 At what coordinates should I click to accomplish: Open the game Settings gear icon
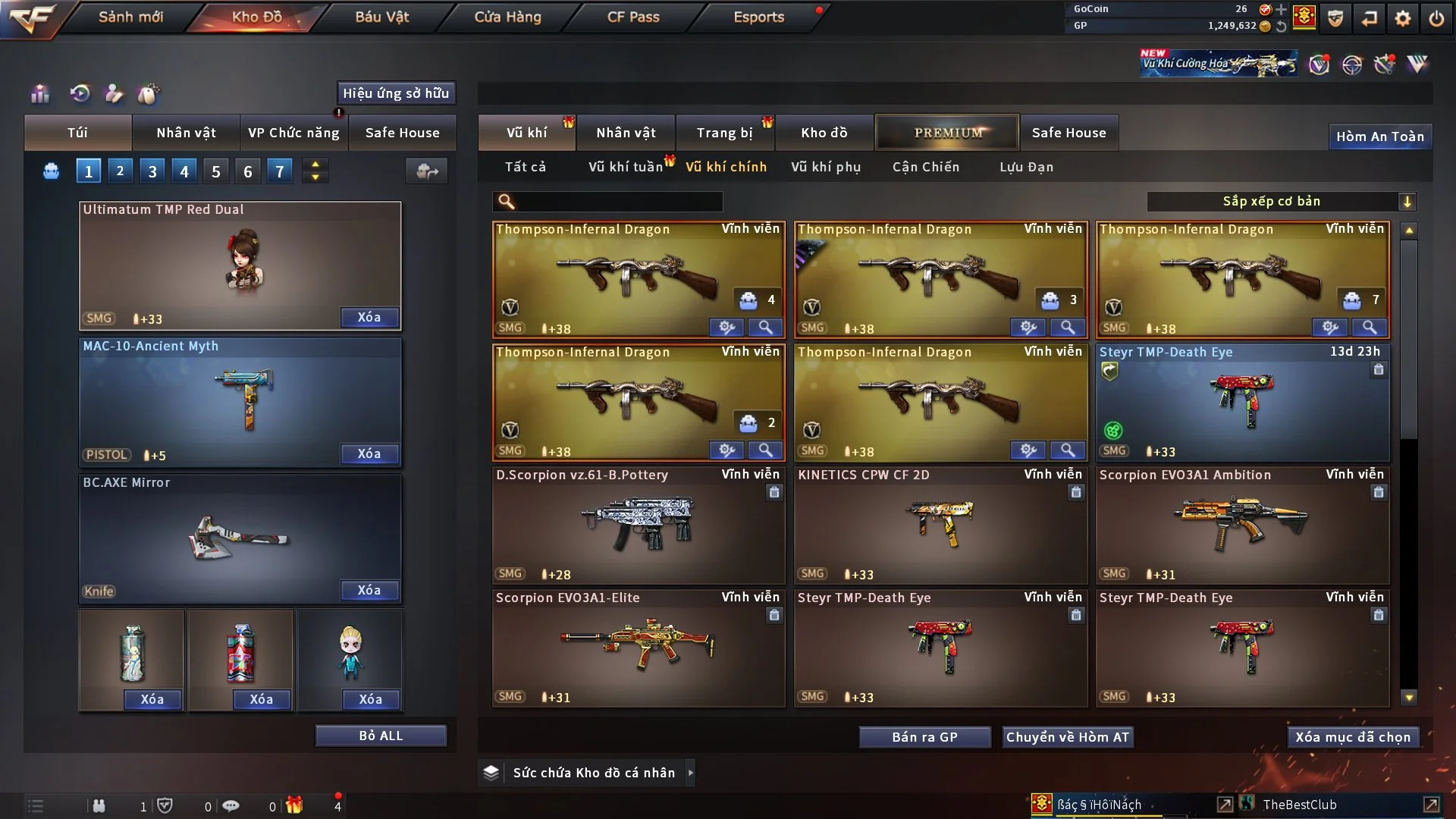[x=1404, y=18]
